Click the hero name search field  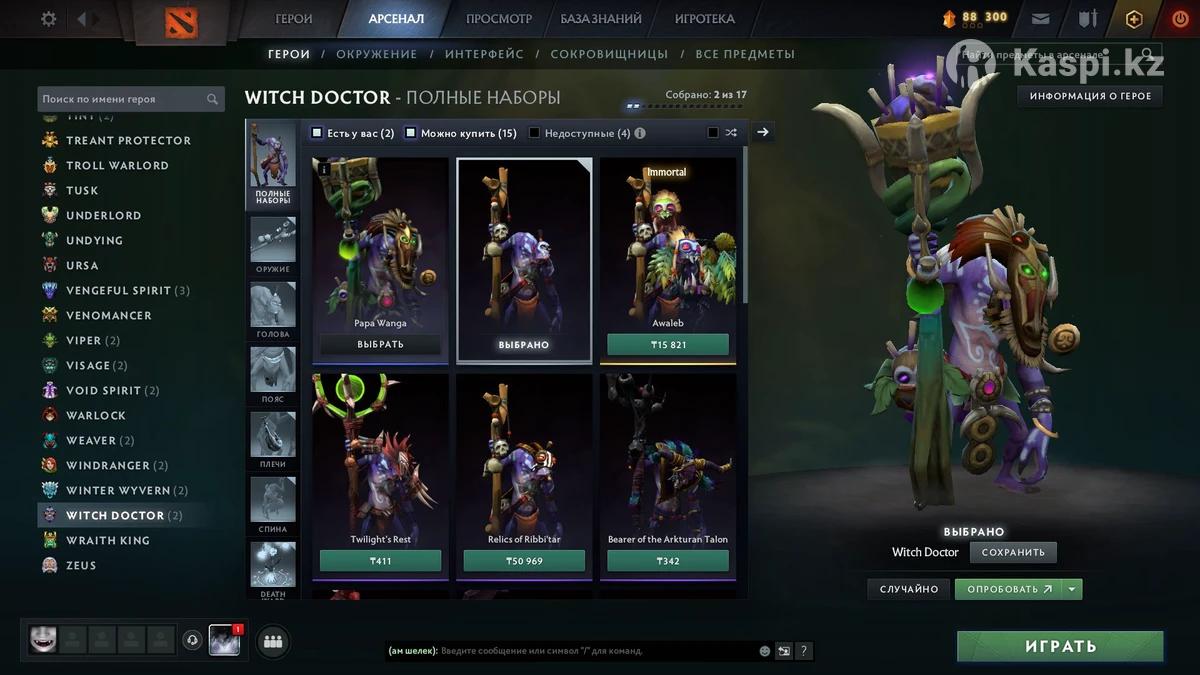pyautogui.click(x=122, y=99)
